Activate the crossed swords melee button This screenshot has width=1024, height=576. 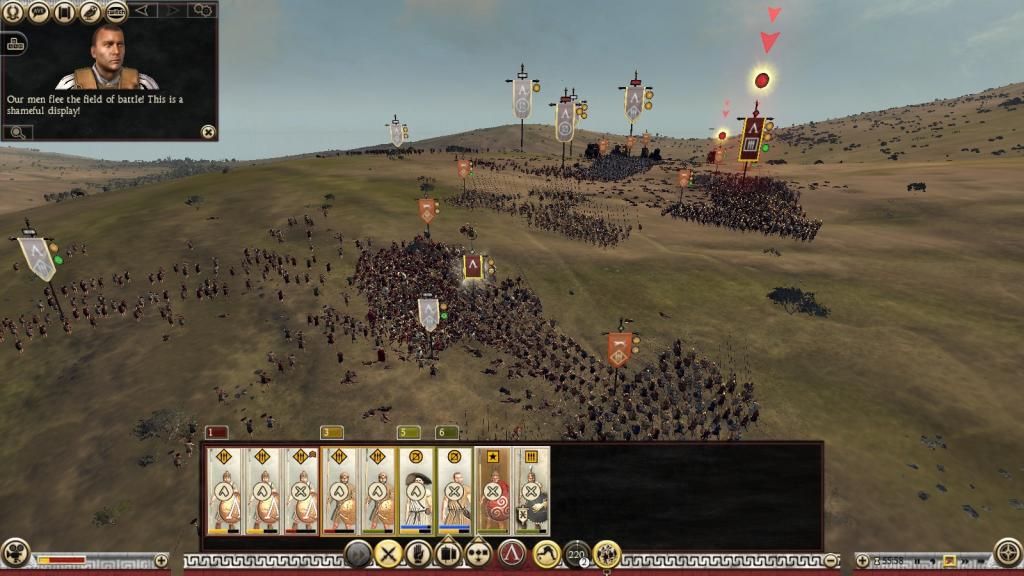[388, 553]
